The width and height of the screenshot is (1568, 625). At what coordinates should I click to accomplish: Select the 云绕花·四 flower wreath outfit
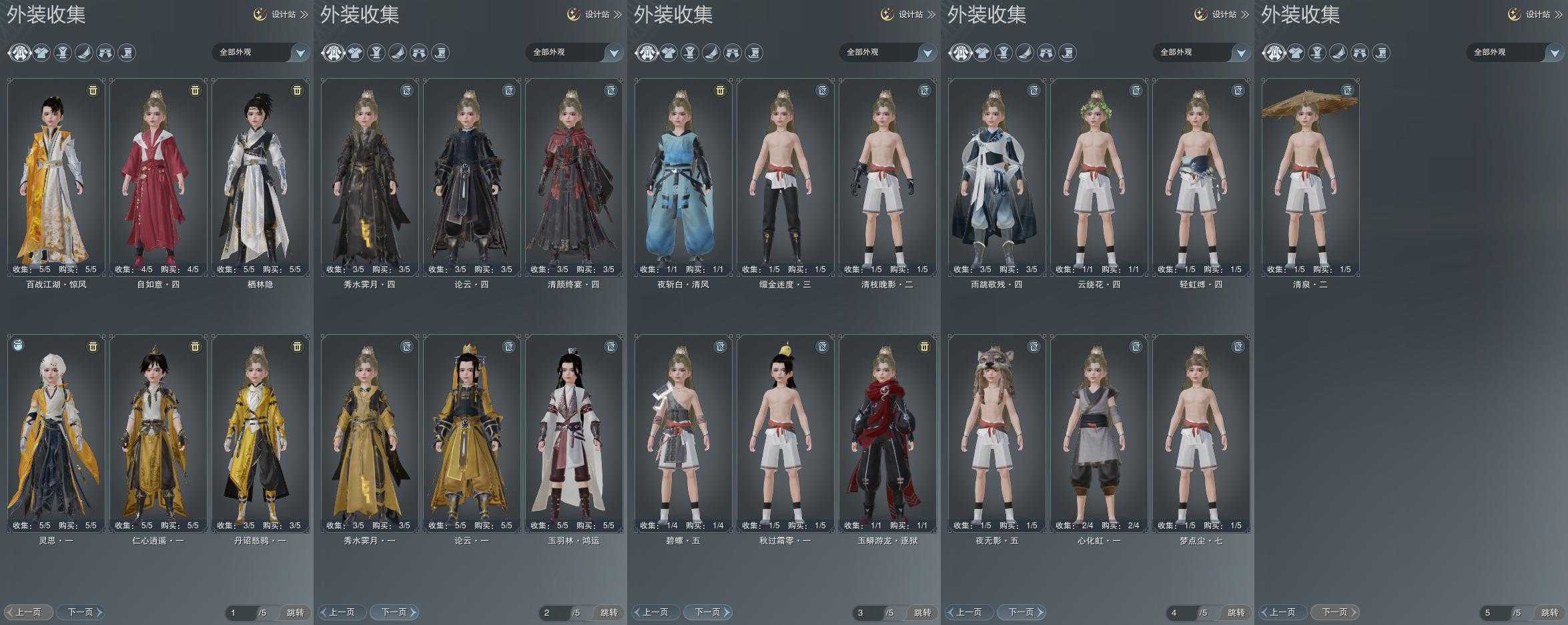1099,177
